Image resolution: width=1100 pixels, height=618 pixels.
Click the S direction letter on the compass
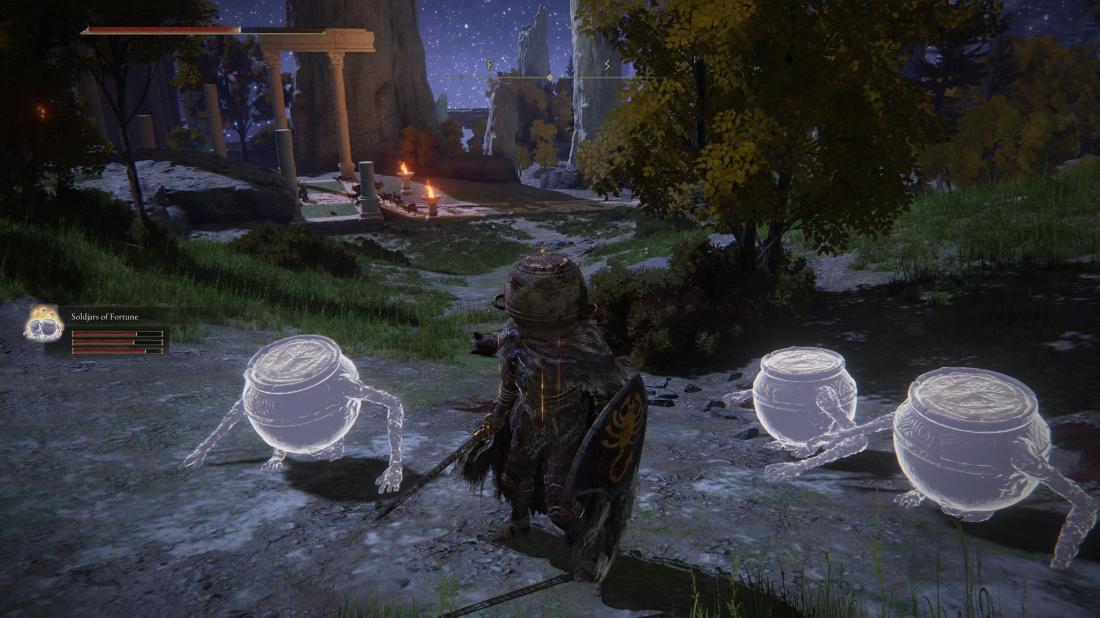609,63
